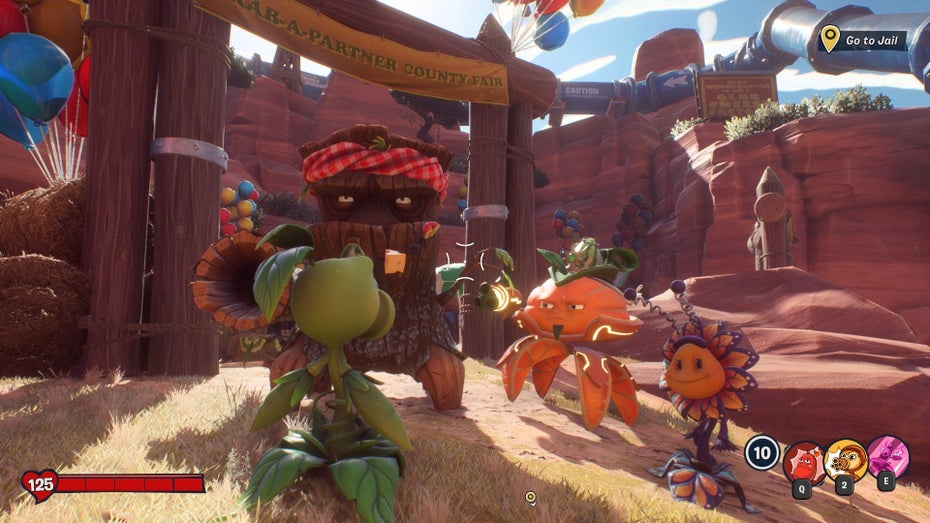
Task: Activate the red Chili Bean Bomb ability
Action: (802, 459)
